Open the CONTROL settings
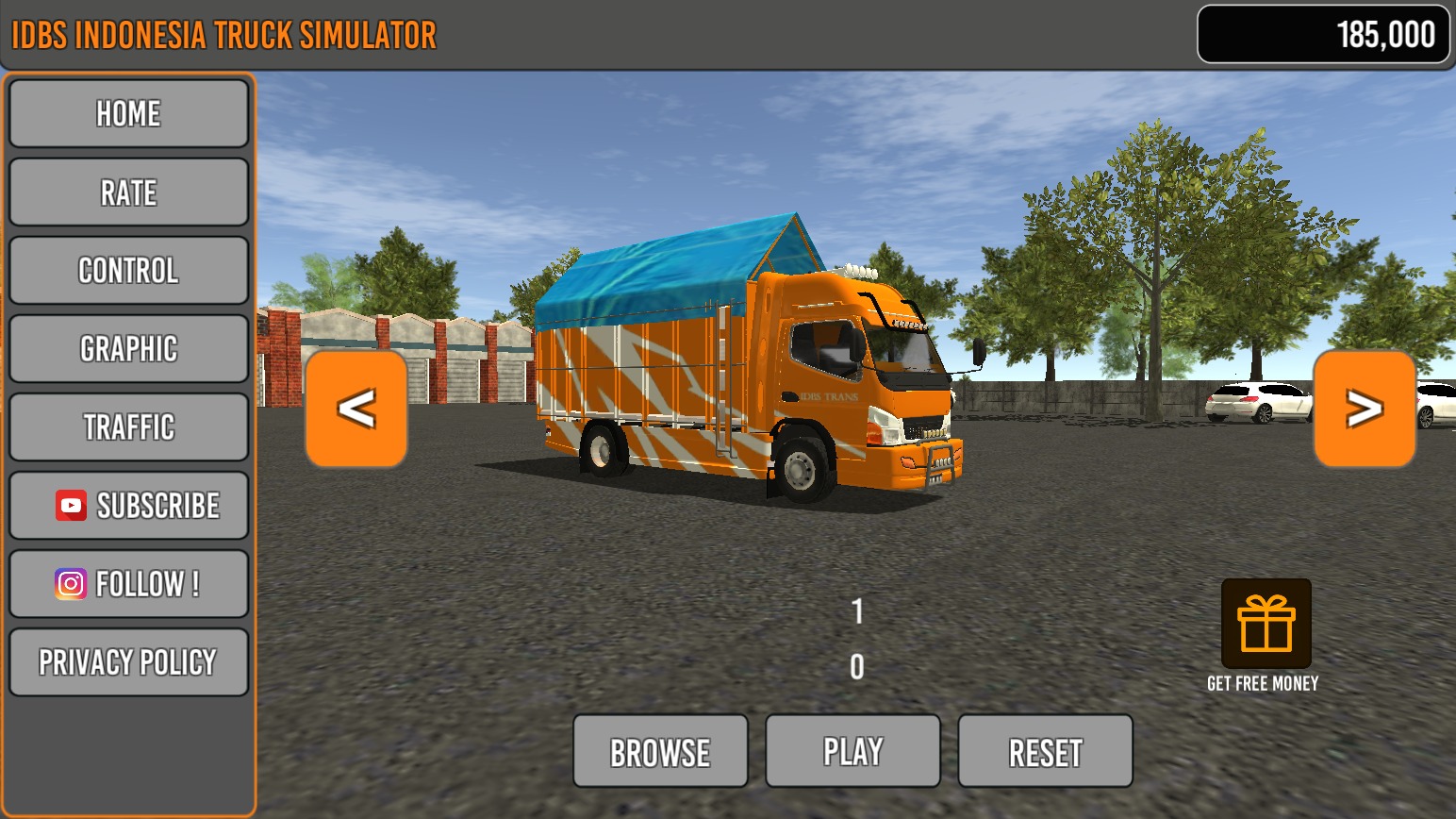1456x819 pixels. point(128,271)
